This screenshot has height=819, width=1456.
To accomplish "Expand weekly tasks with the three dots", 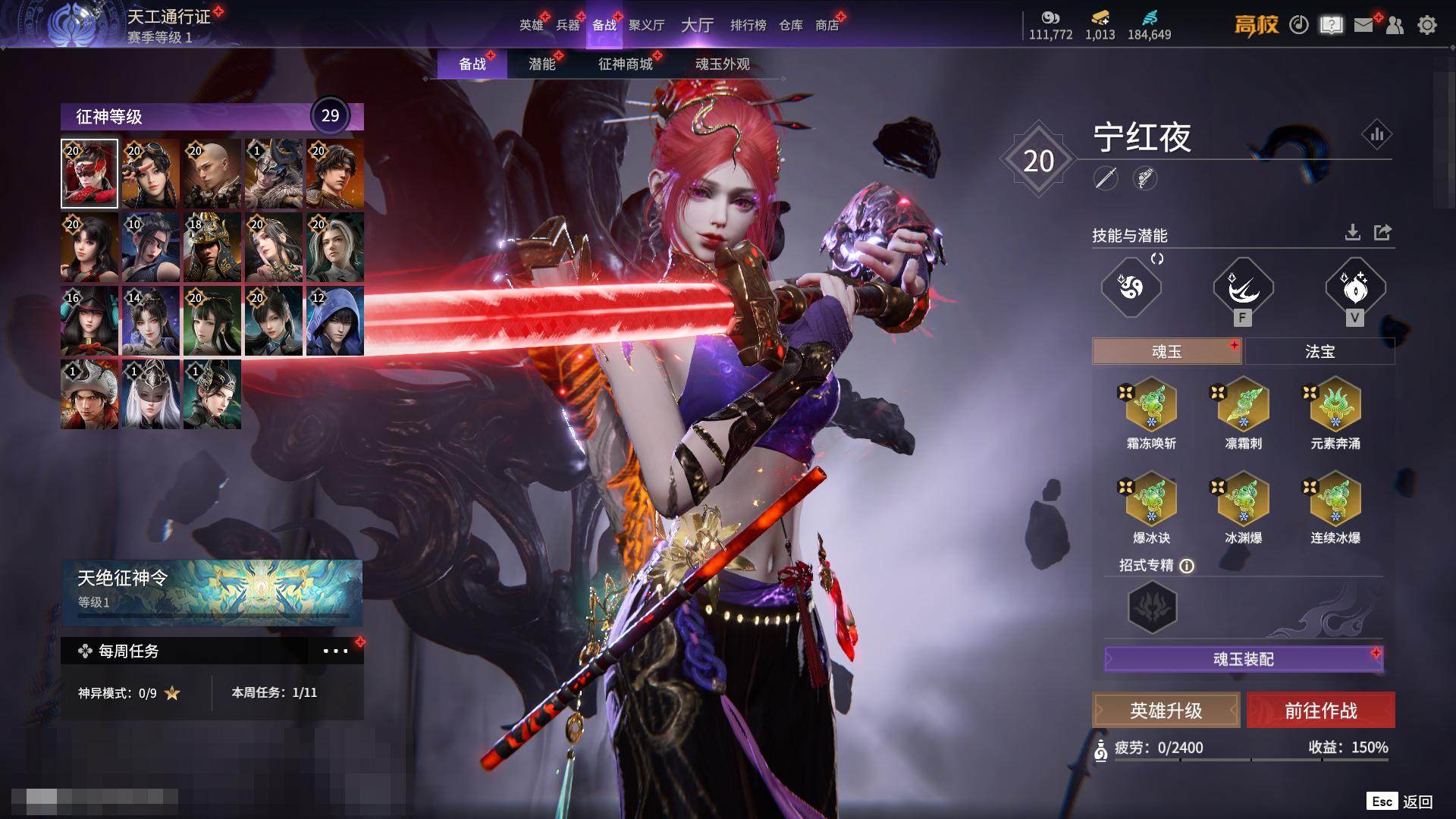I will click(x=335, y=651).
